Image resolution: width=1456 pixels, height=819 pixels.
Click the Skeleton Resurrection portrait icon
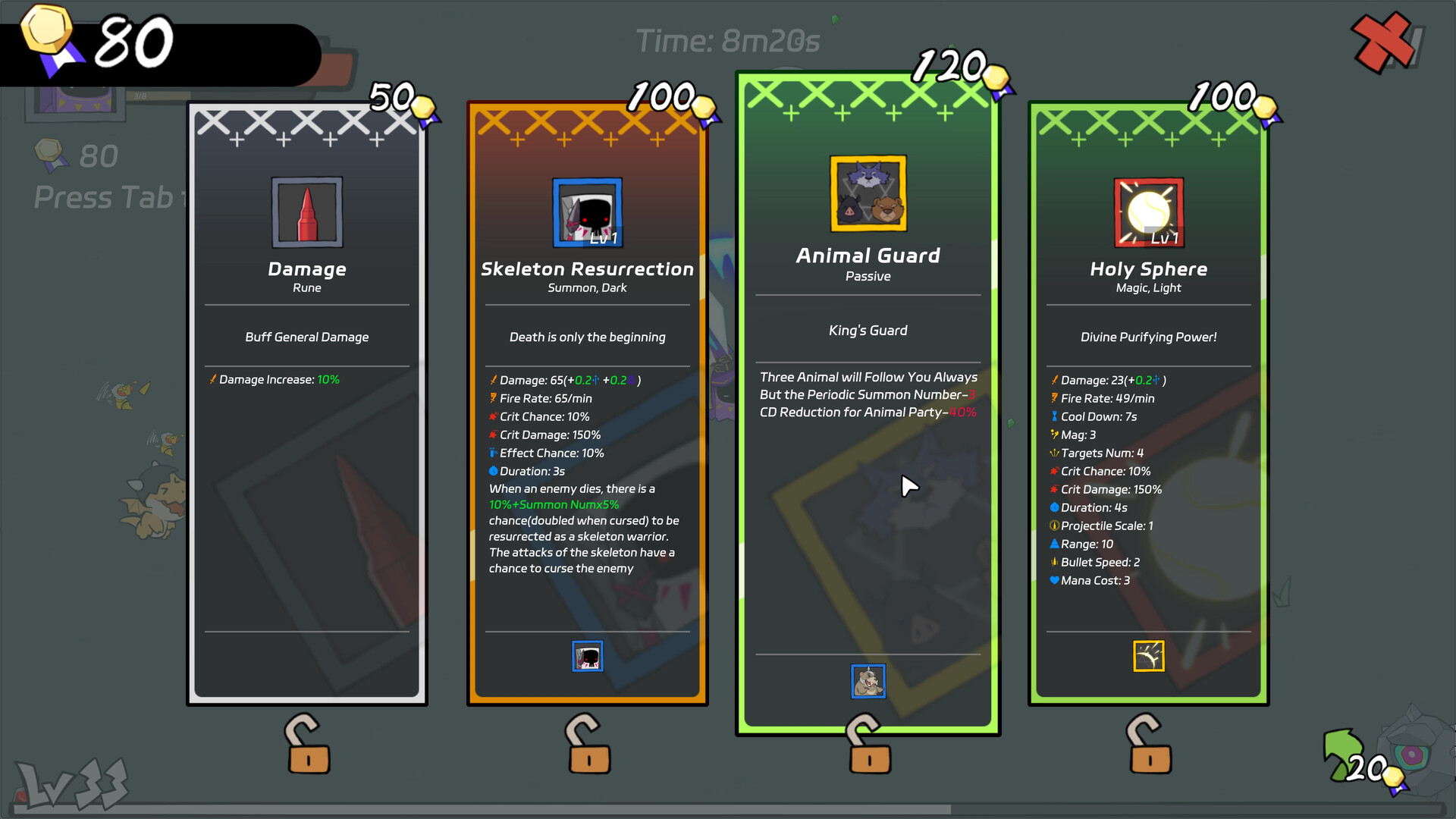[587, 212]
